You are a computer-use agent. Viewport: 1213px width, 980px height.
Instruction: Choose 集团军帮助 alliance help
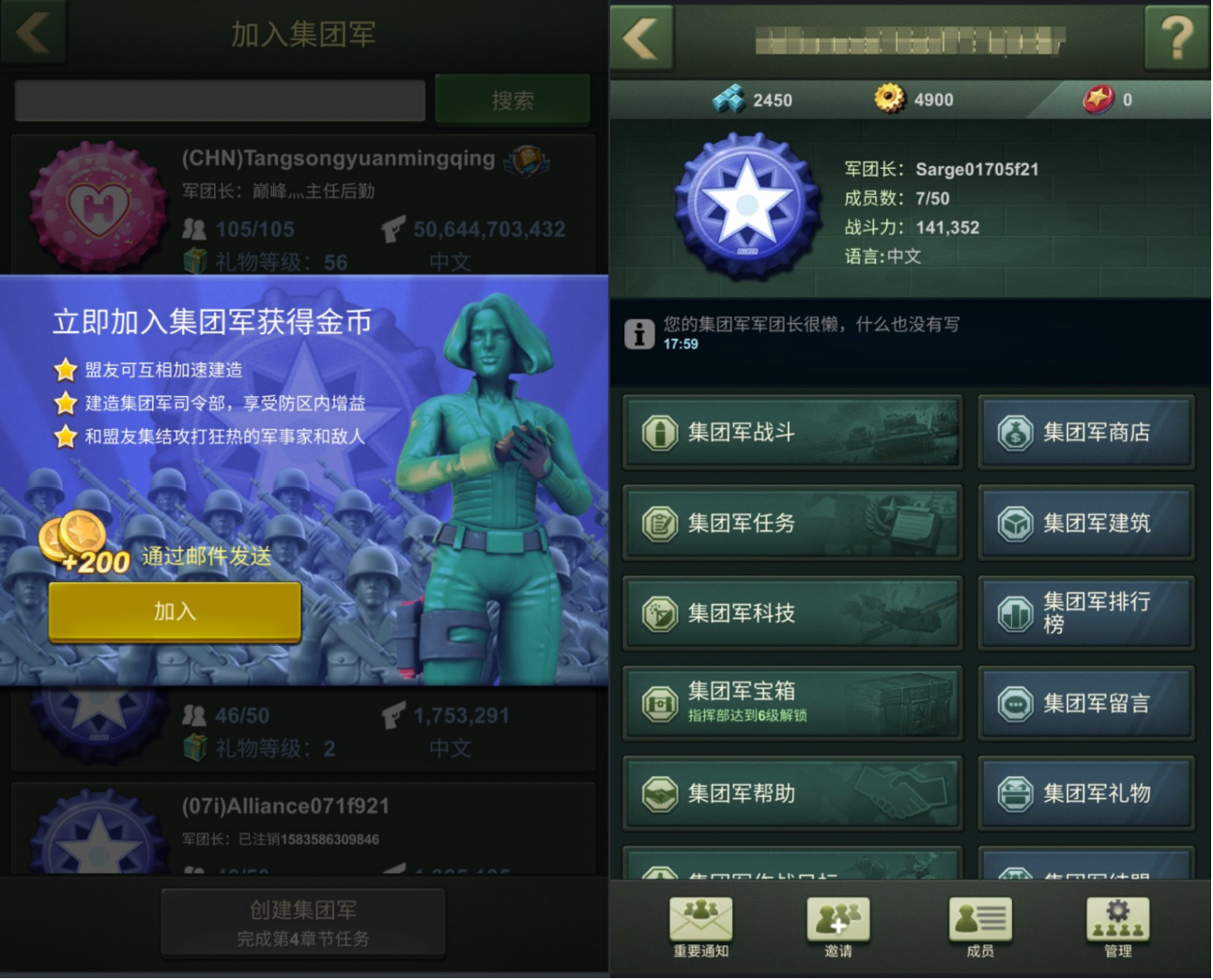(792, 794)
